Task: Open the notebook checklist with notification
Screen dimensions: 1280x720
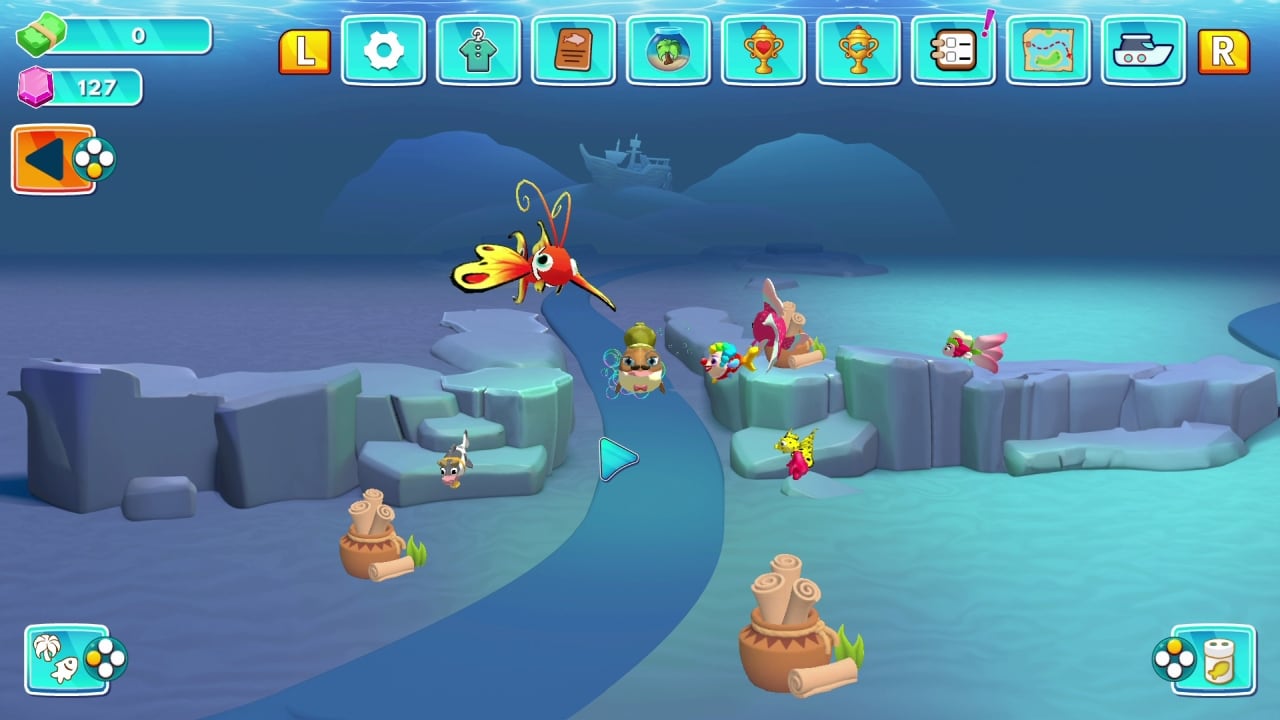Action: (x=953, y=50)
